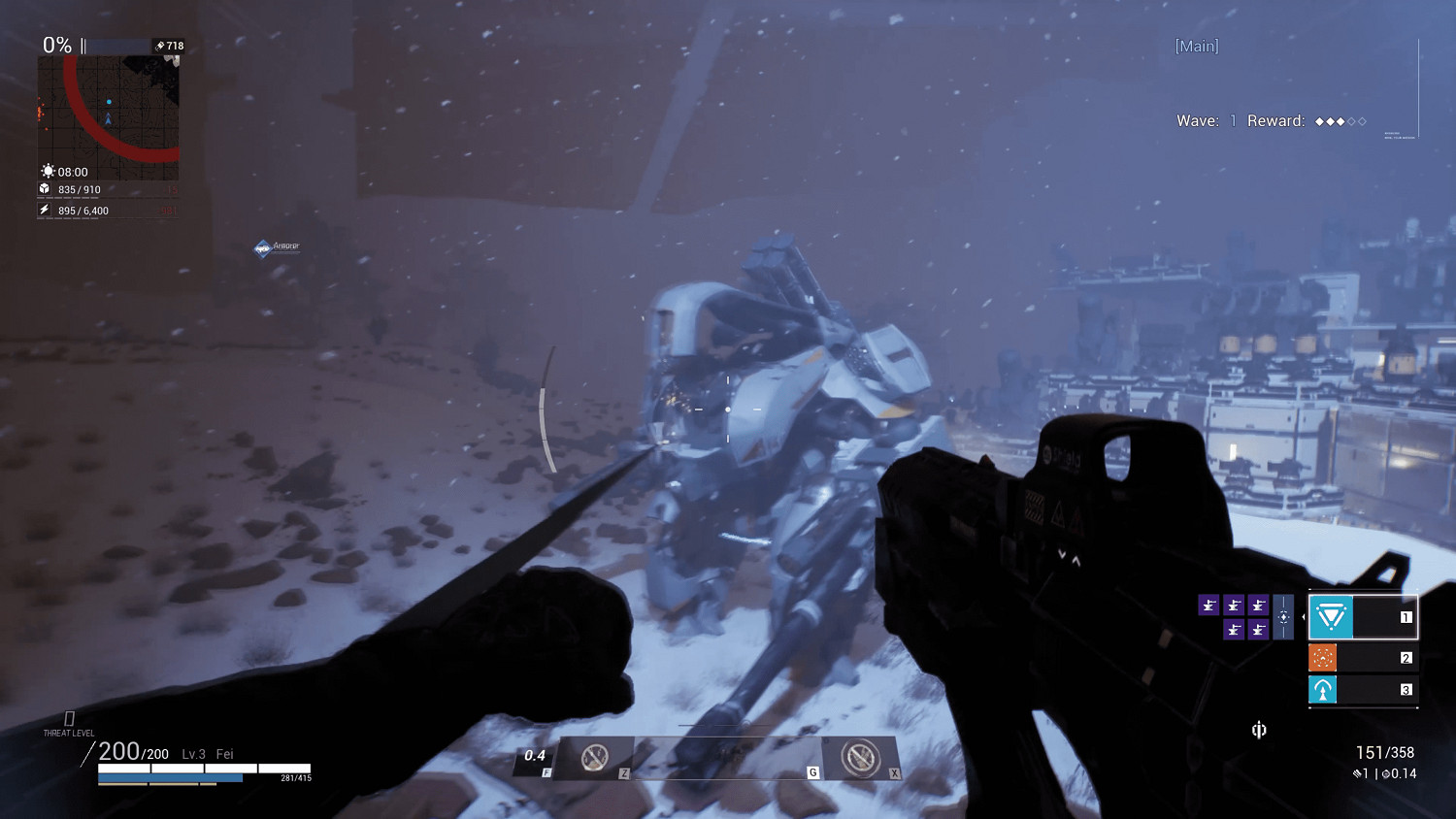Select the cyan shield module in slot 1
The image size is (1456, 819).
tap(1331, 616)
